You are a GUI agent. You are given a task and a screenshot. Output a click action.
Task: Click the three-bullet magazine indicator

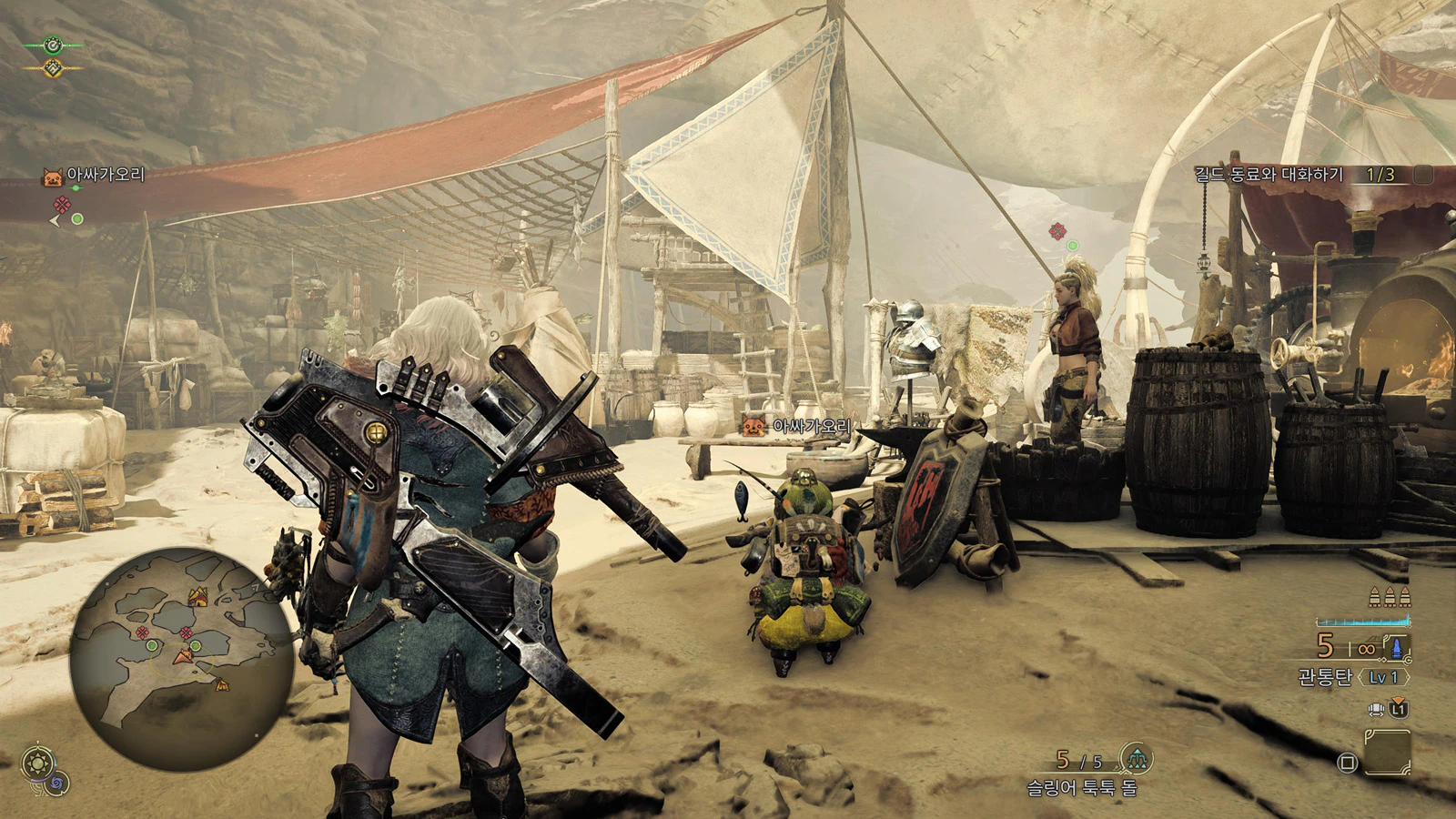[x=1390, y=597]
